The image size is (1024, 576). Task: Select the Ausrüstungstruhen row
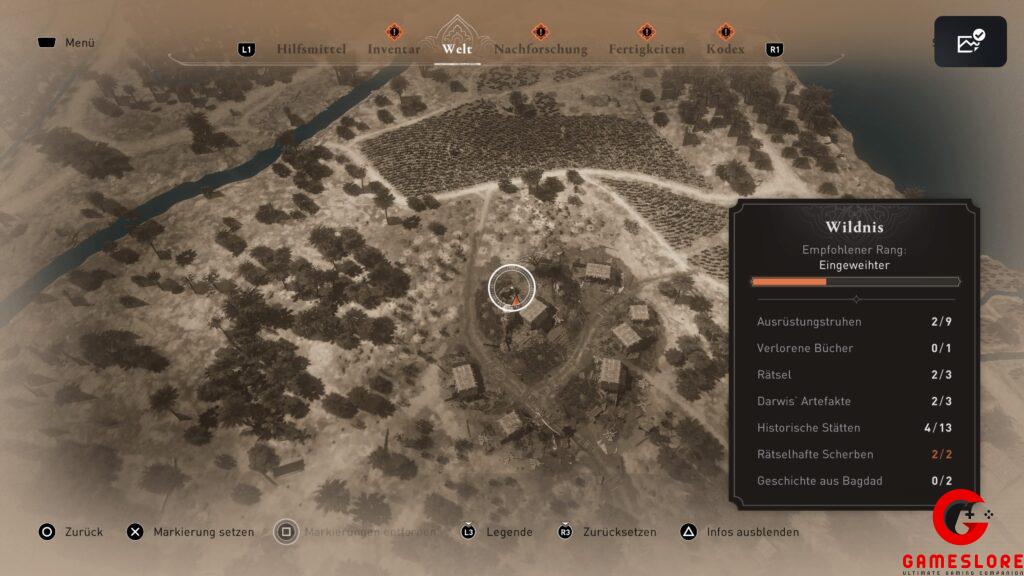(x=855, y=322)
